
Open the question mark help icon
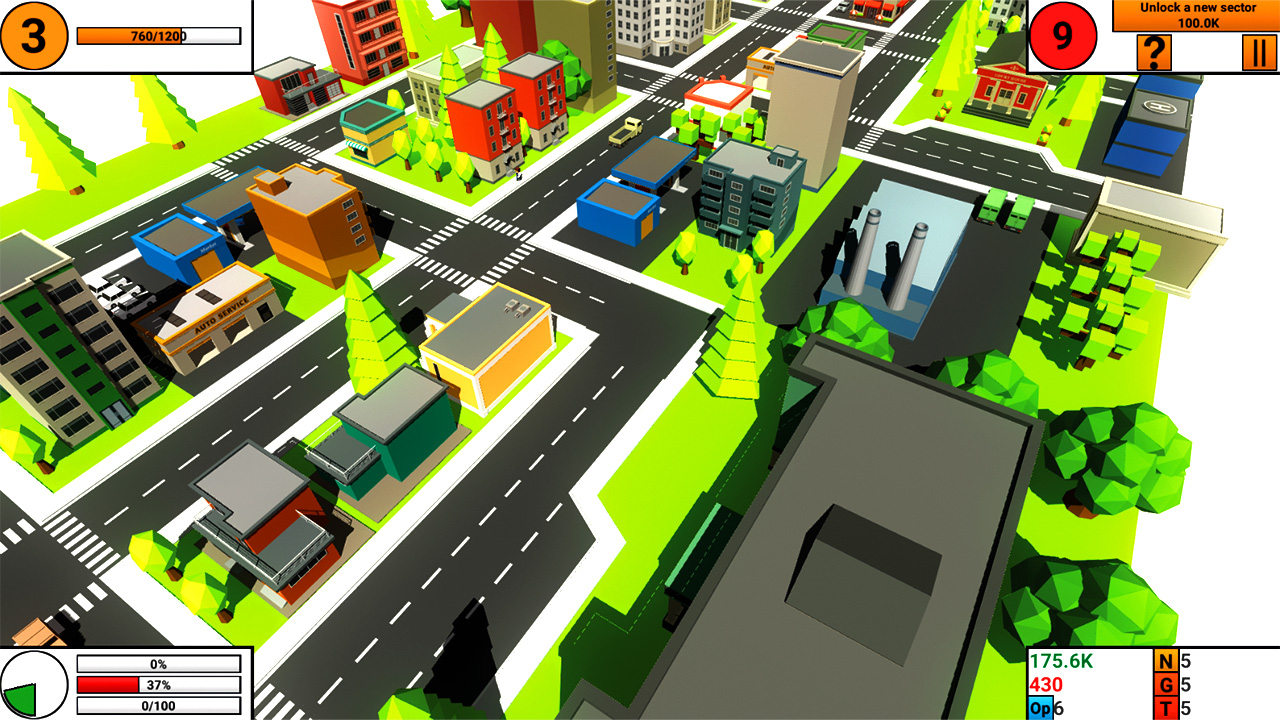(x=1155, y=50)
